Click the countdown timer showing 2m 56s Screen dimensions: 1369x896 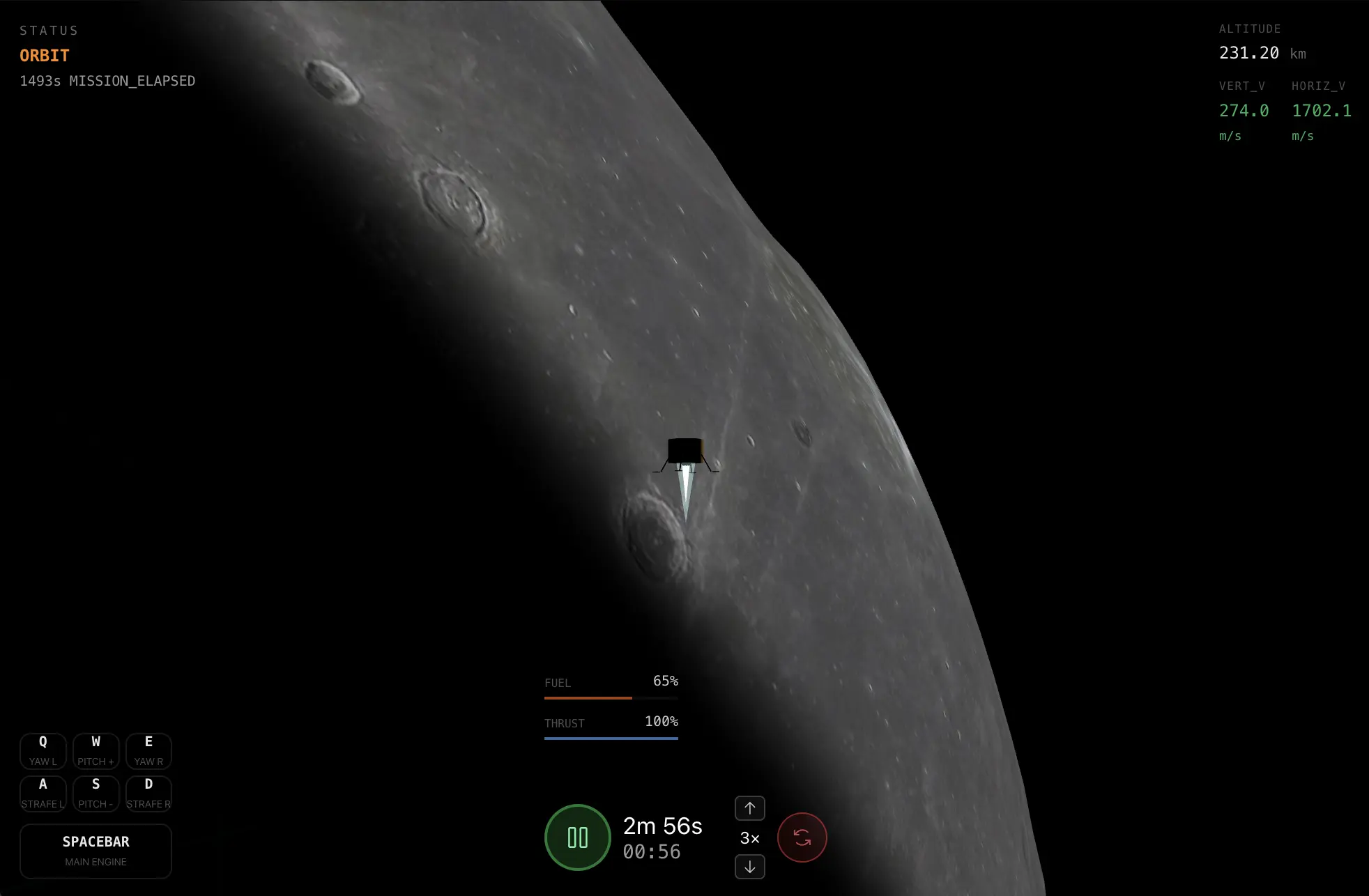(x=662, y=827)
